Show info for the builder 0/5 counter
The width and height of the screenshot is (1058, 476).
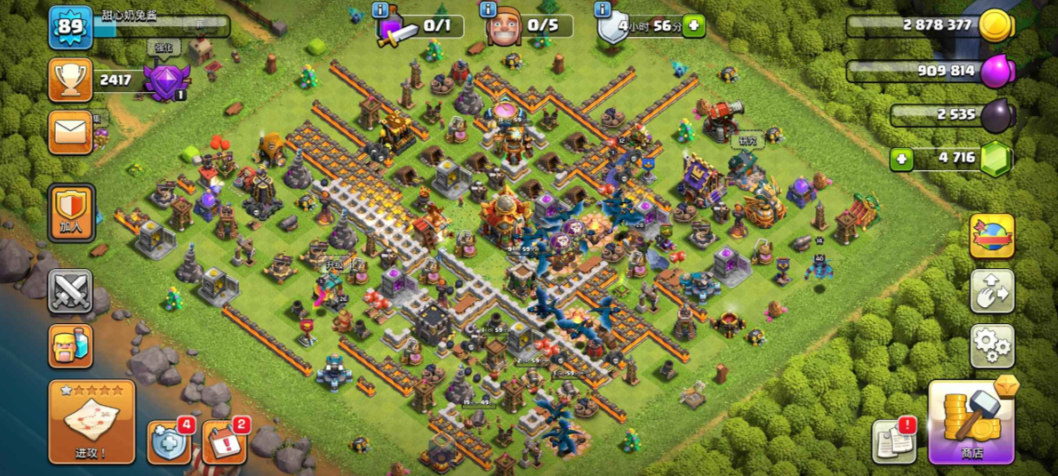pyautogui.click(x=487, y=10)
